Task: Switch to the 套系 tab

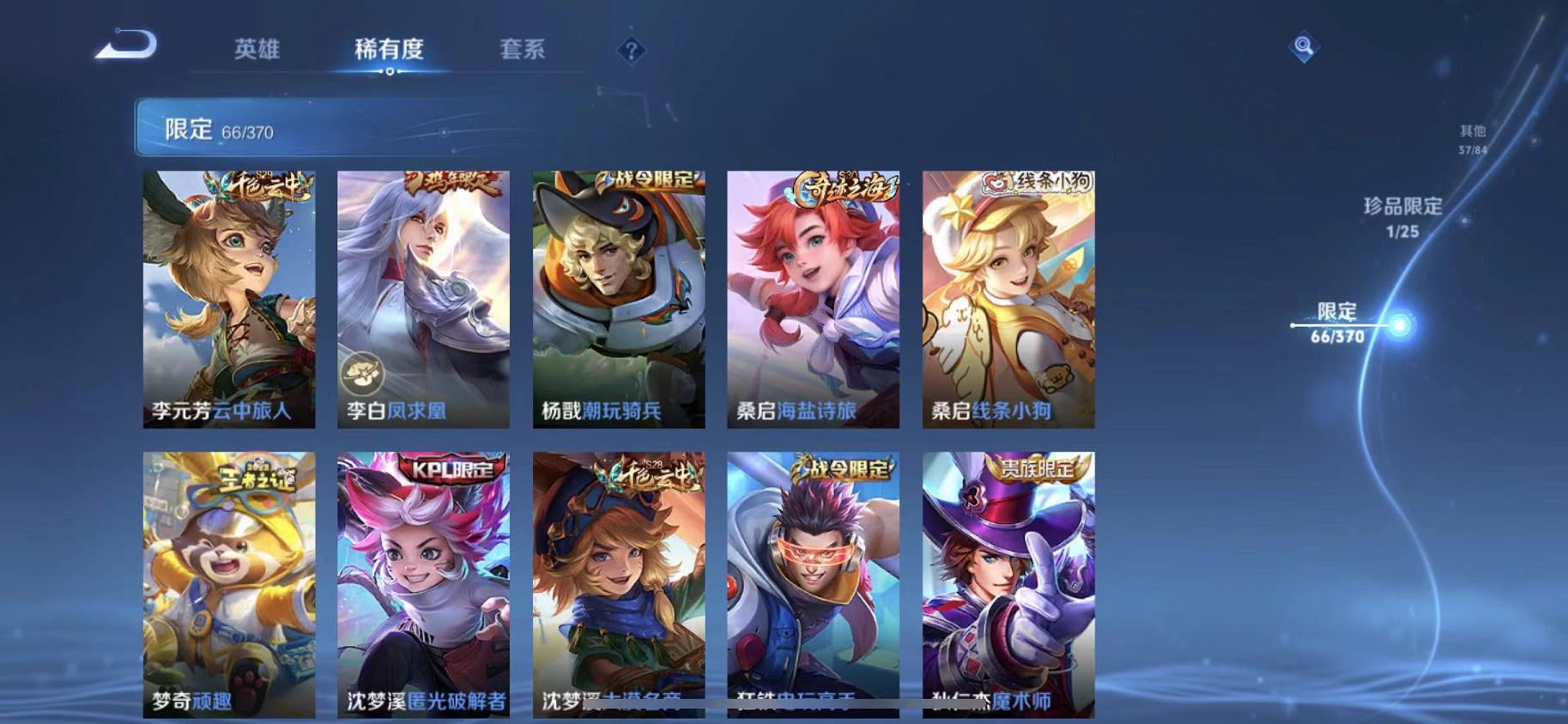Action: pyautogui.click(x=524, y=50)
